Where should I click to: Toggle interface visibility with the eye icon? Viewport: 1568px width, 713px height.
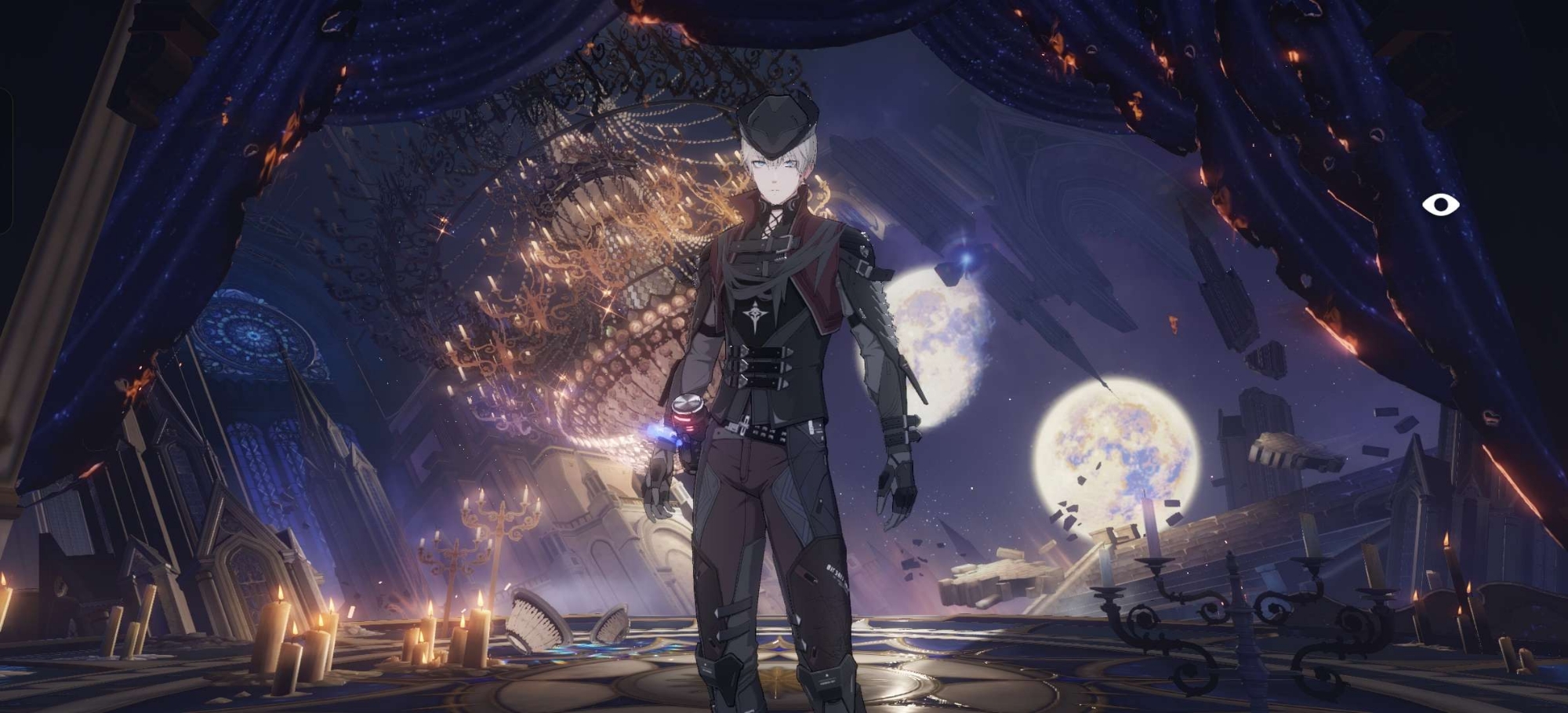tap(1440, 205)
